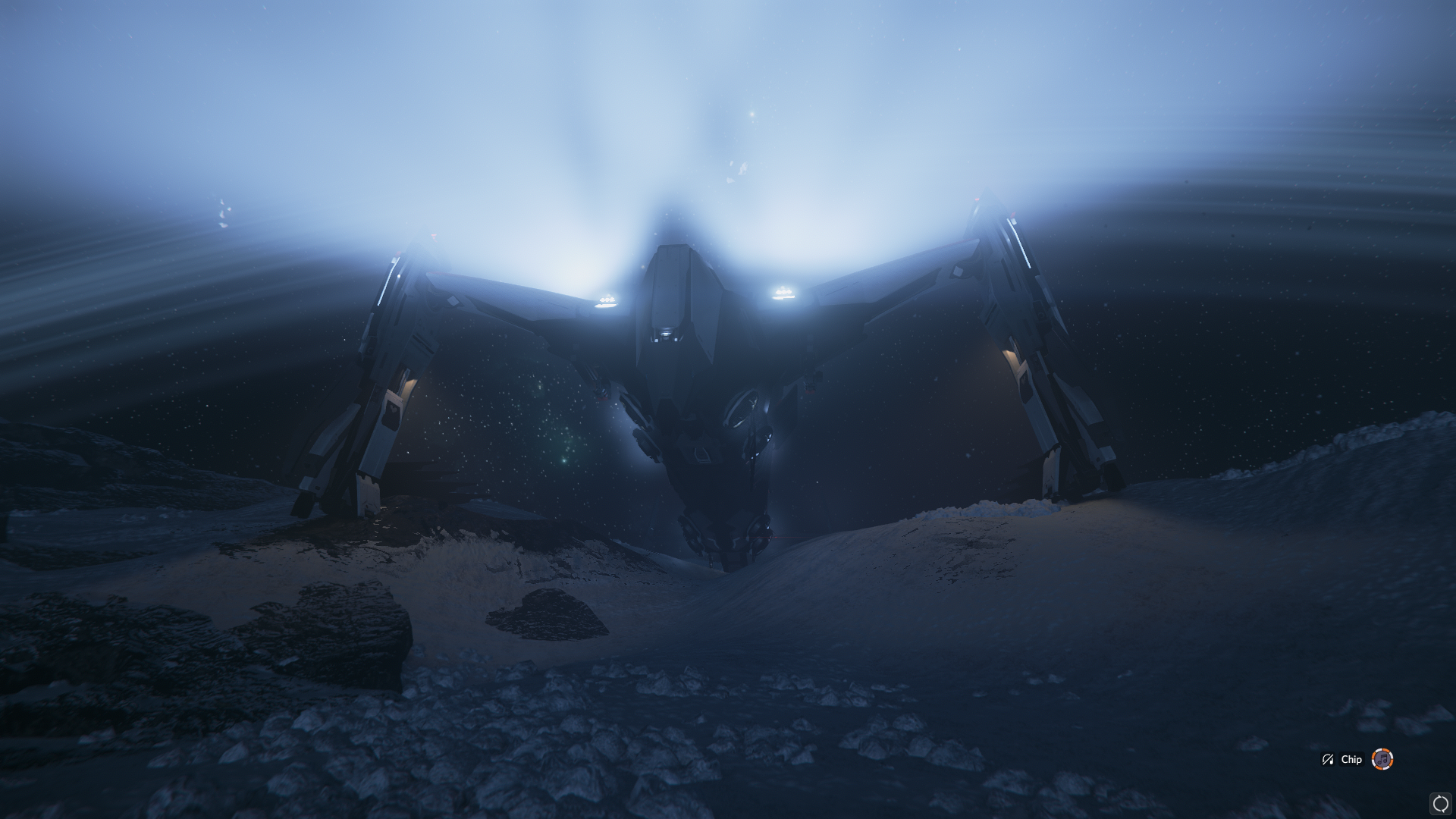Click the circular refresh arrows button
1456x819 pixels.
tap(1440, 804)
